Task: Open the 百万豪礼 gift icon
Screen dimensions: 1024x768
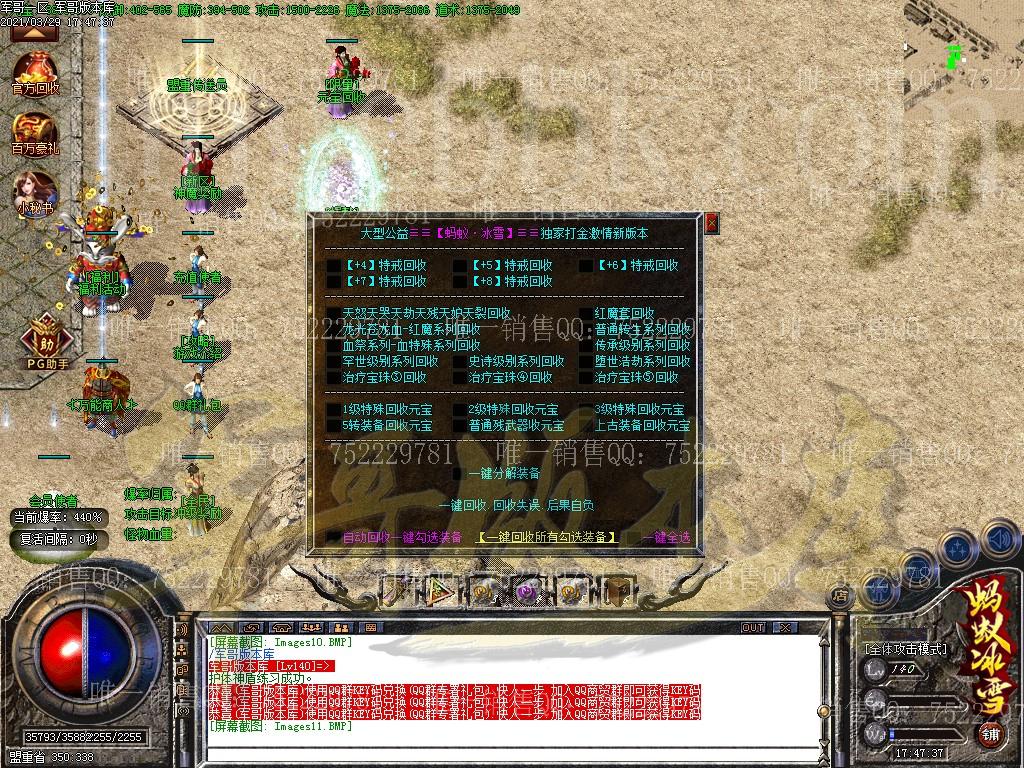Action: [36, 133]
